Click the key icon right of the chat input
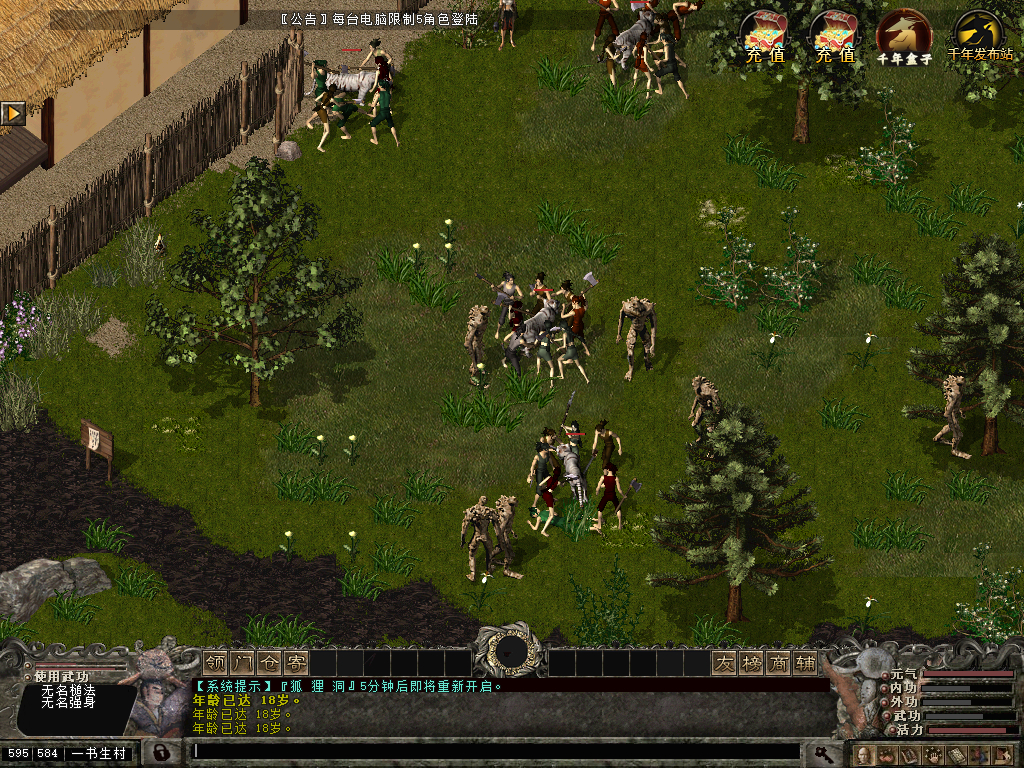 click(822, 752)
